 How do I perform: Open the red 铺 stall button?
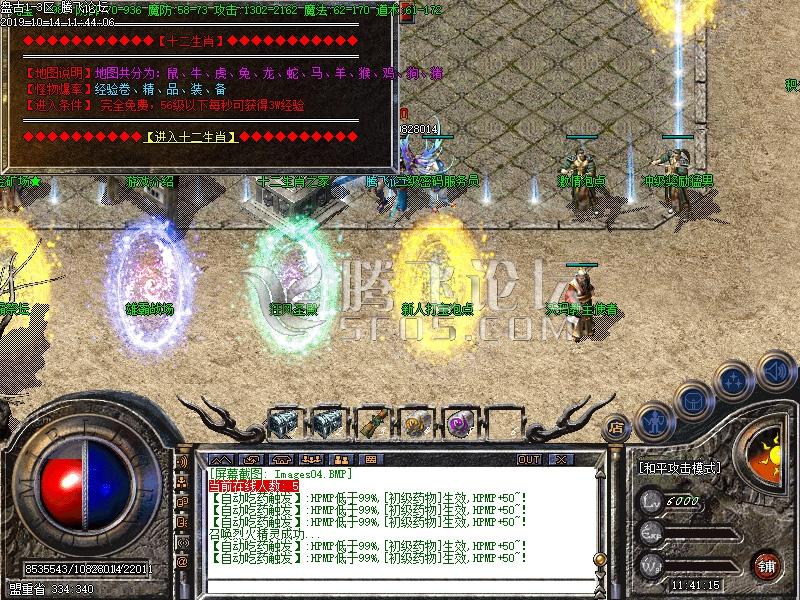766,564
